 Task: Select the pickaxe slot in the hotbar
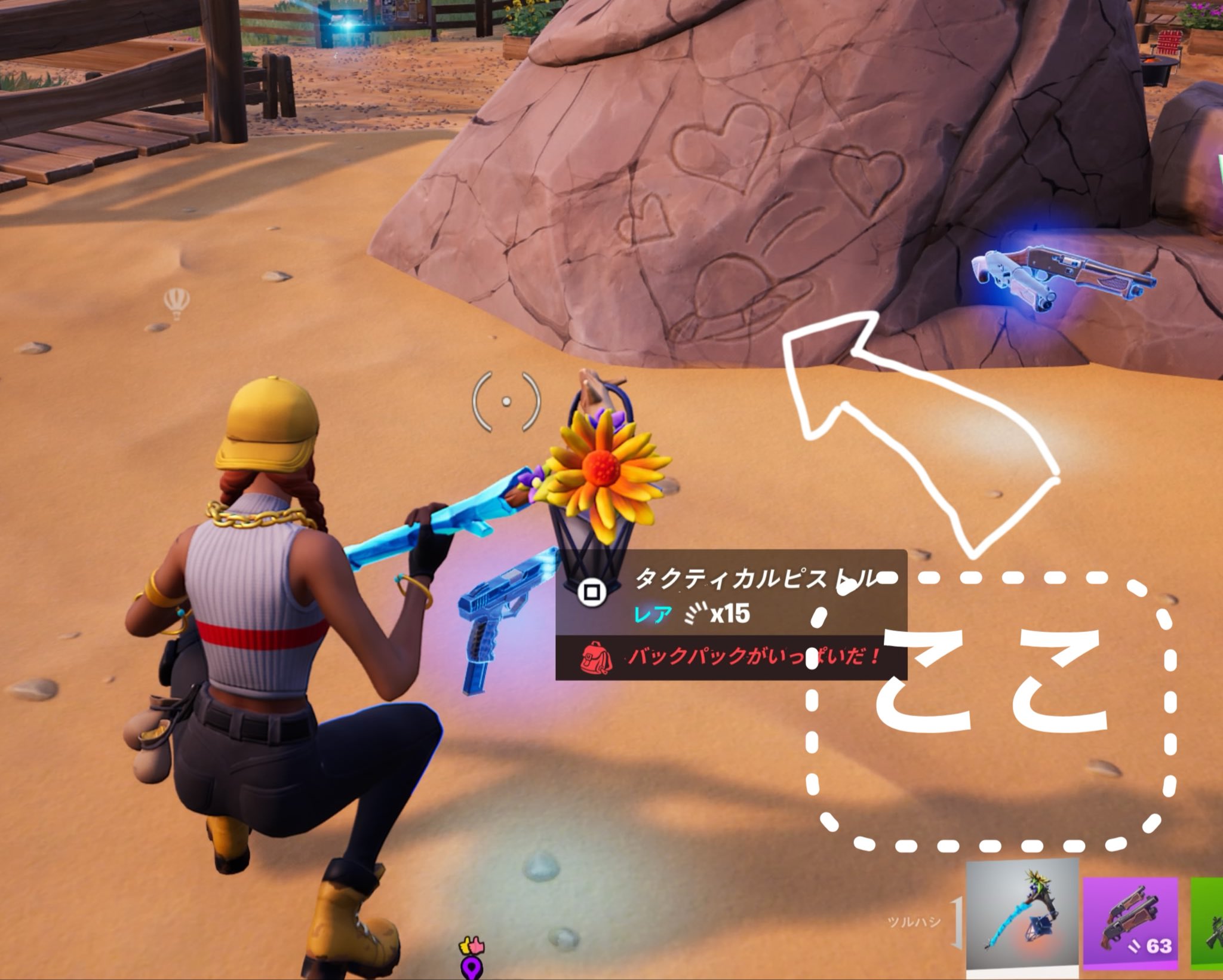1022,920
